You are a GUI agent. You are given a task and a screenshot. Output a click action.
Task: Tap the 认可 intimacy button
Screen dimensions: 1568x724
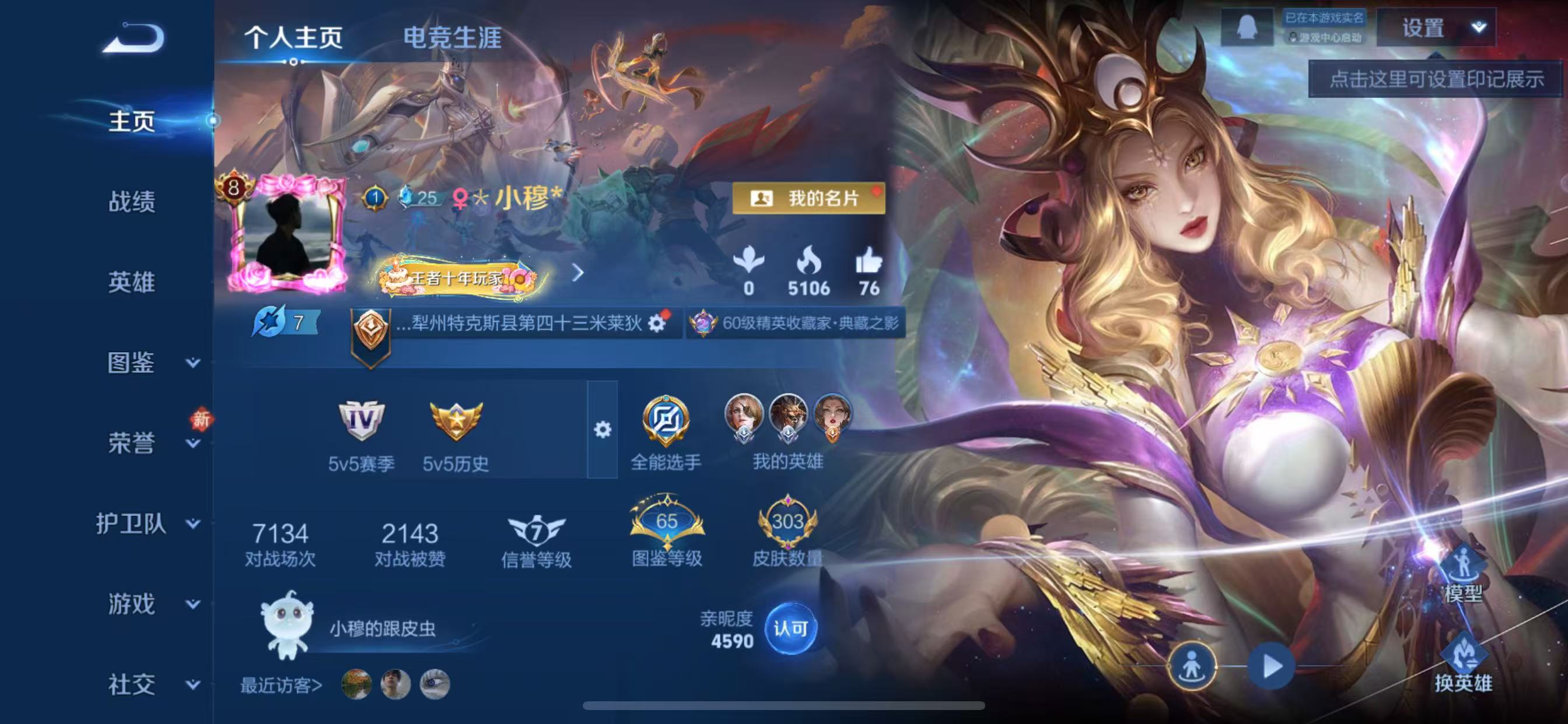click(792, 630)
